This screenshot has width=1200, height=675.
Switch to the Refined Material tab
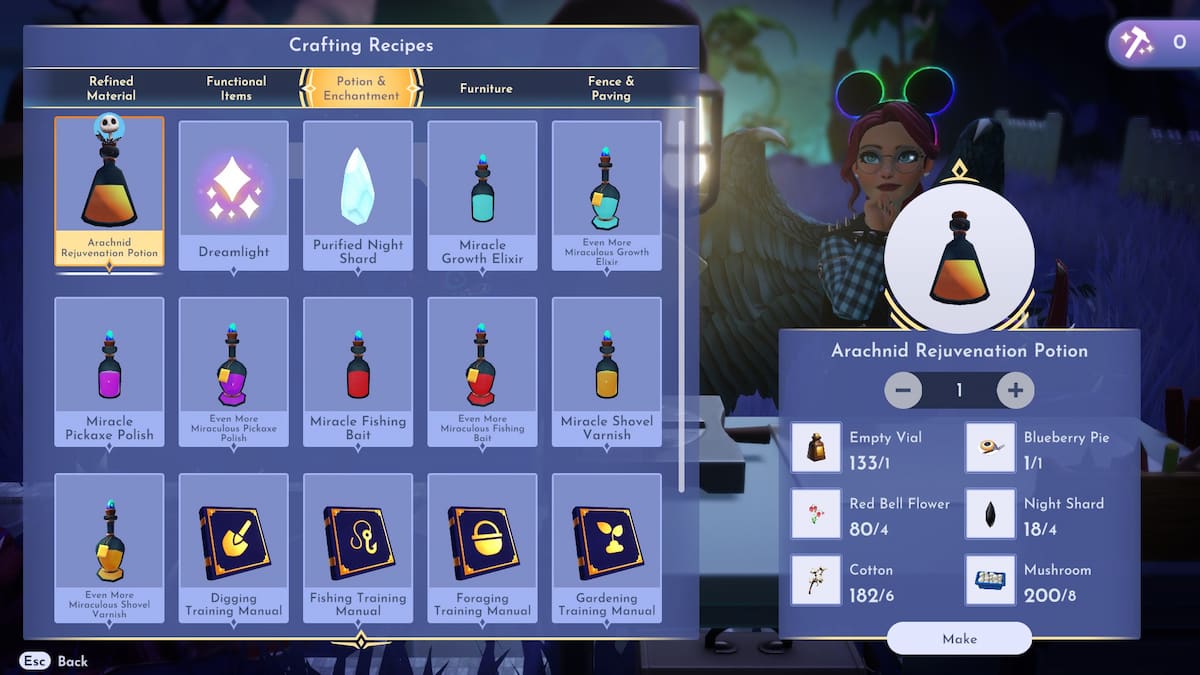(x=110, y=88)
